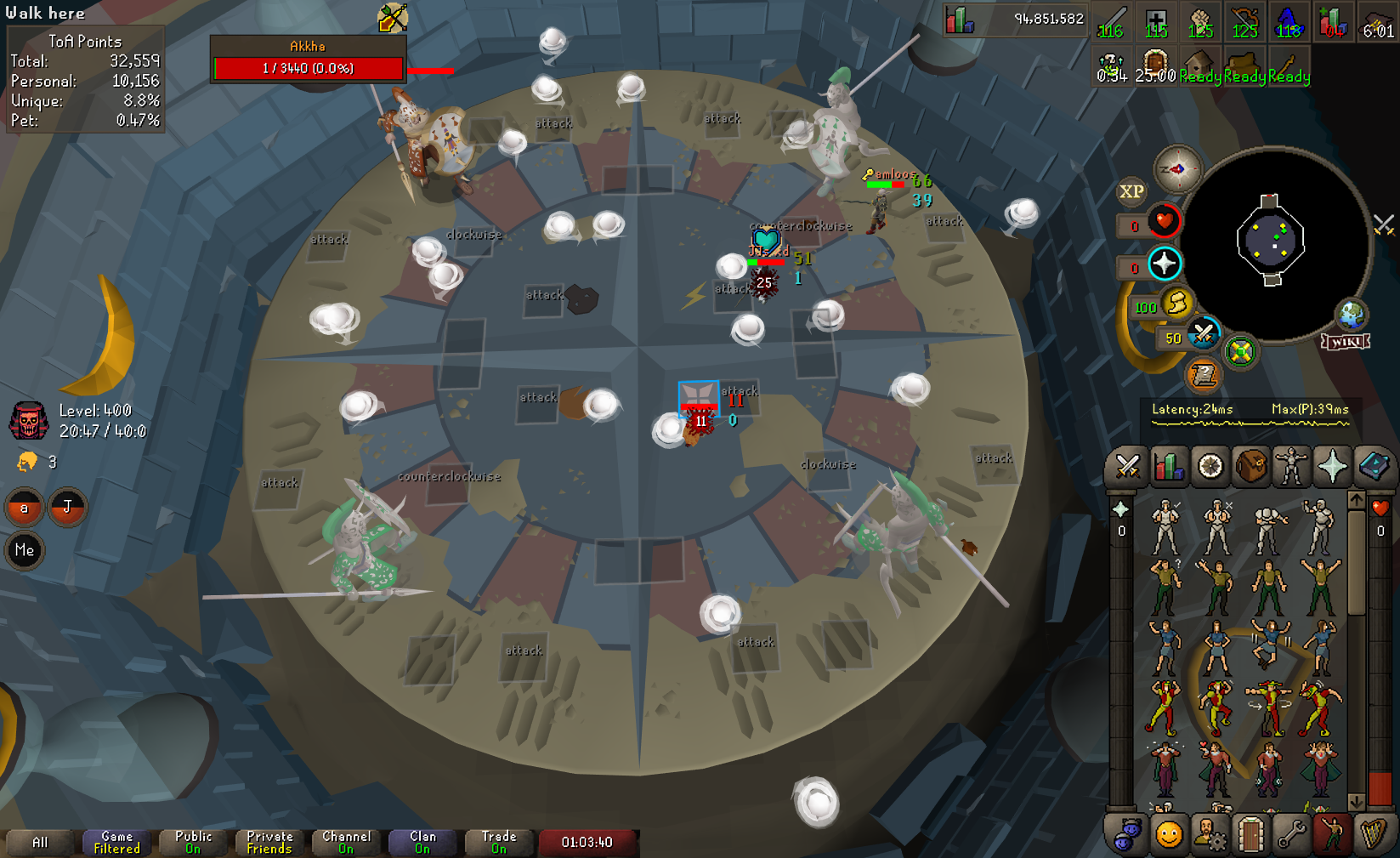
Task: Perform the jester Spin emote
Action: click(1268, 706)
